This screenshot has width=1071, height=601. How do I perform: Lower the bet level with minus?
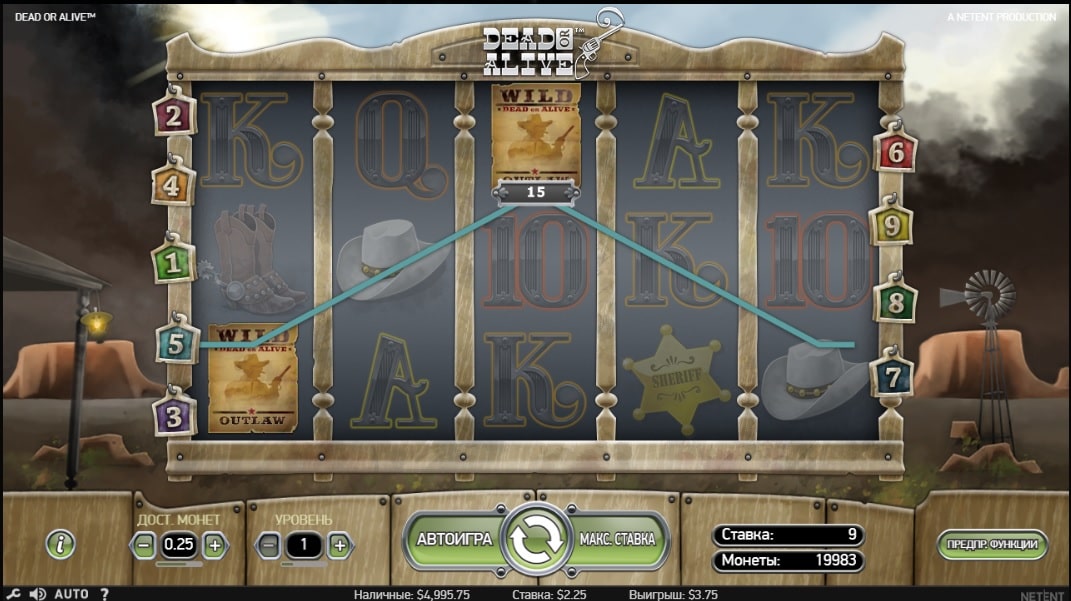268,545
